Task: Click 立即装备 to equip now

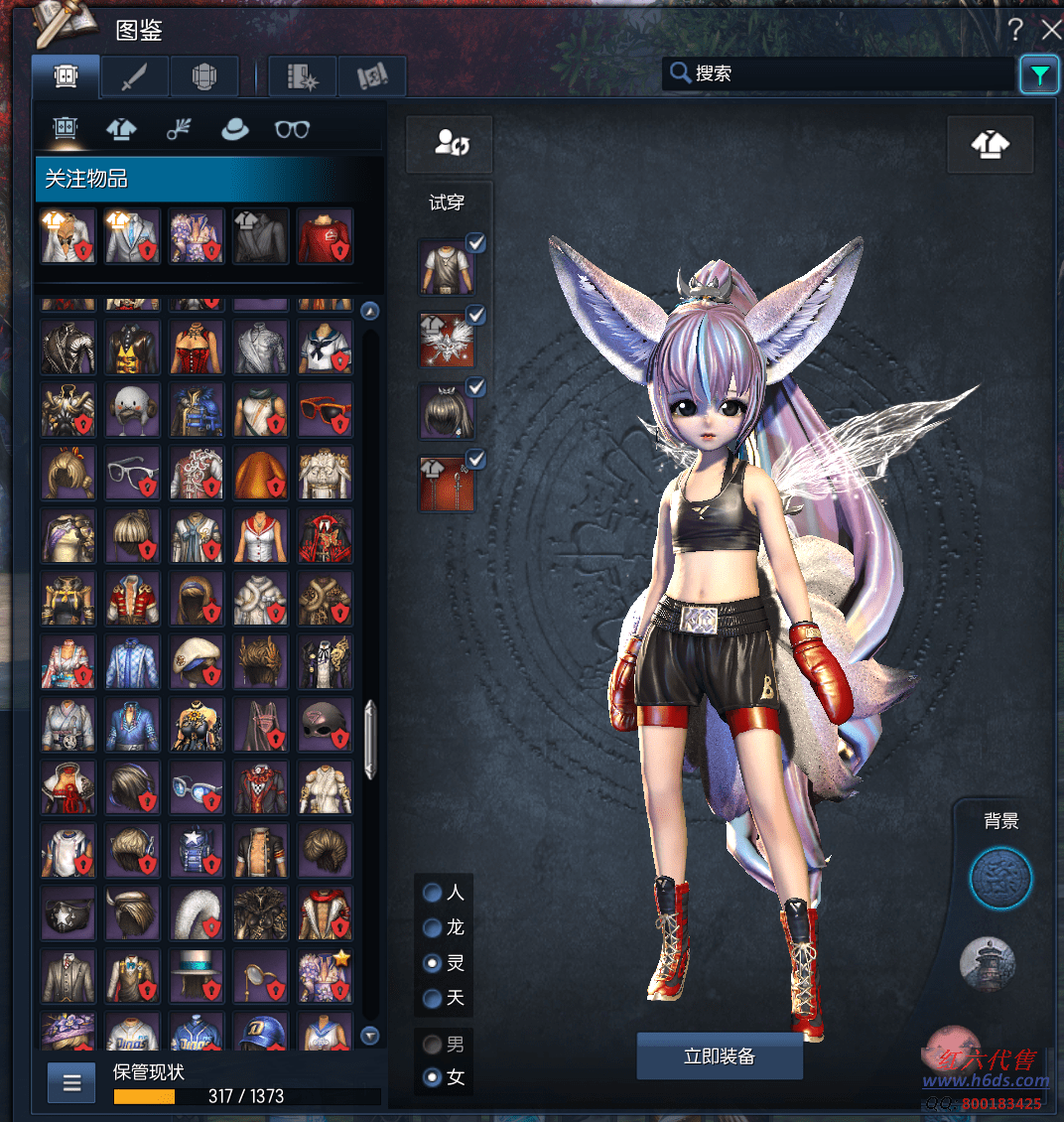Action: (x=720, y=1056)
